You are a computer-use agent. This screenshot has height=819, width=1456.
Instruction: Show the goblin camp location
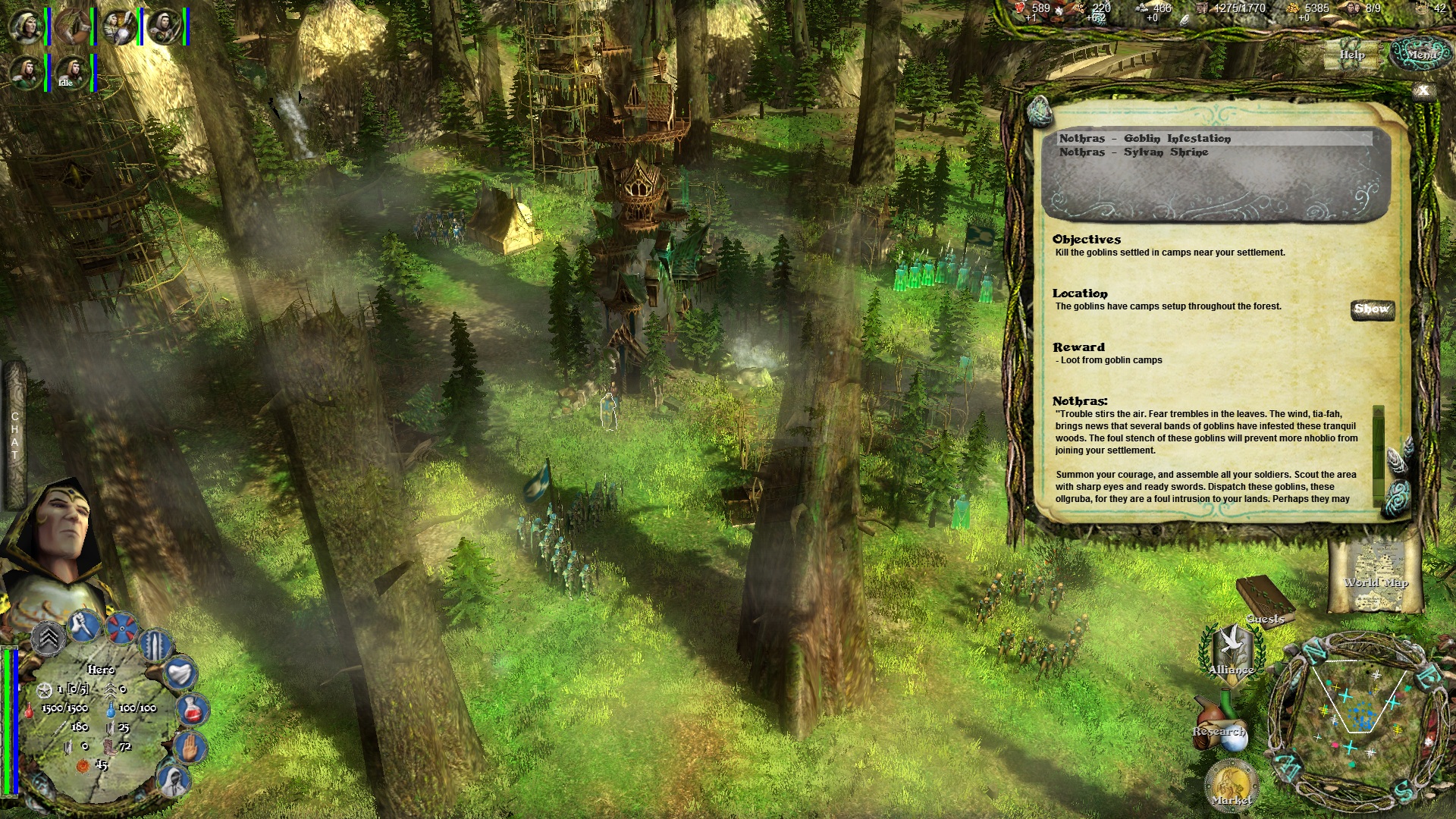point(1372,309)
